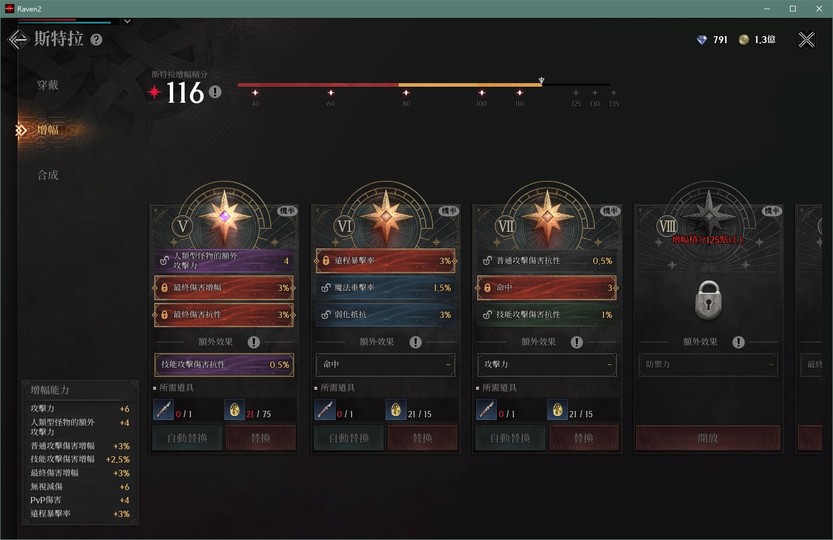
Task: Toggle the lock on 命中 in slot VII
Action: pos(488,288)
